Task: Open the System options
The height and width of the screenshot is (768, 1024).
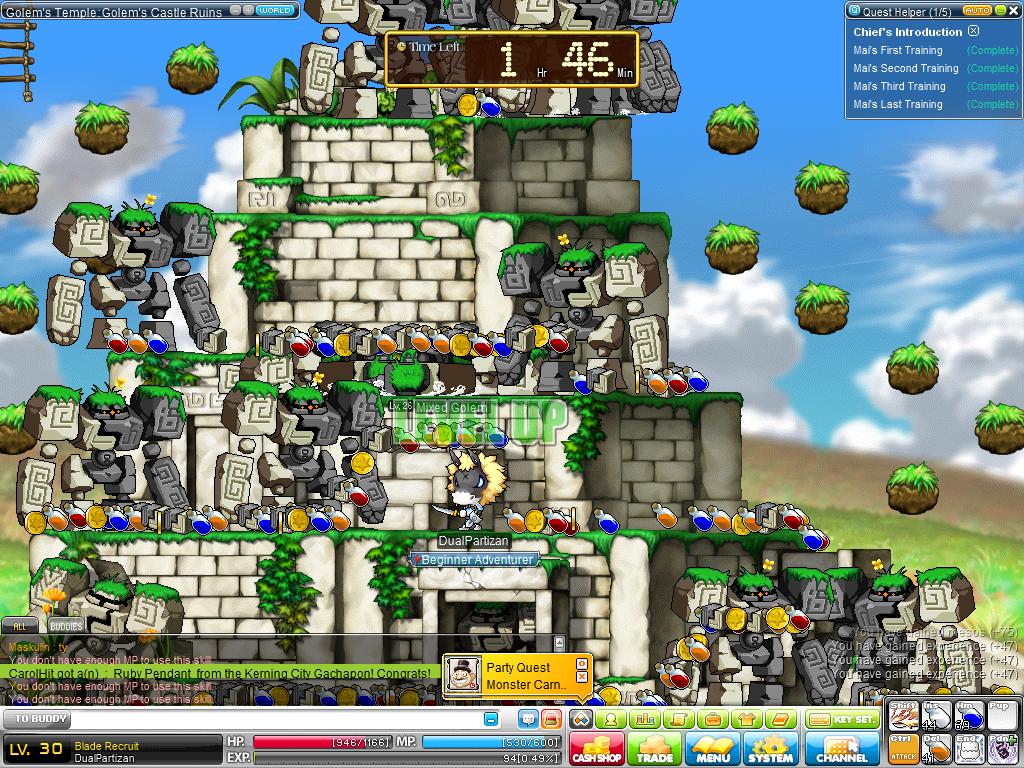Action: point(770,749)
